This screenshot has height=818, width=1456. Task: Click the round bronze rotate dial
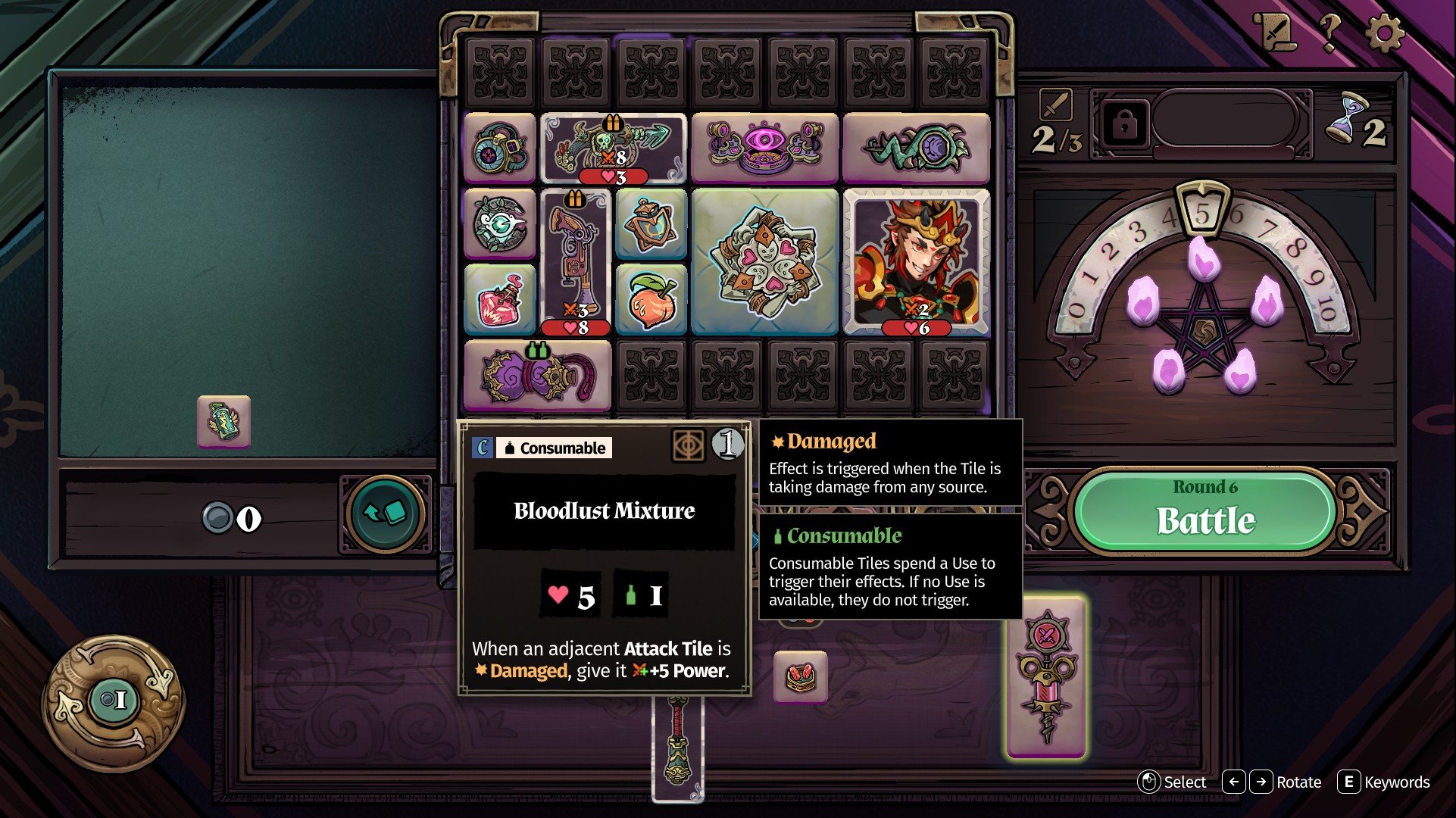[114, 701]
